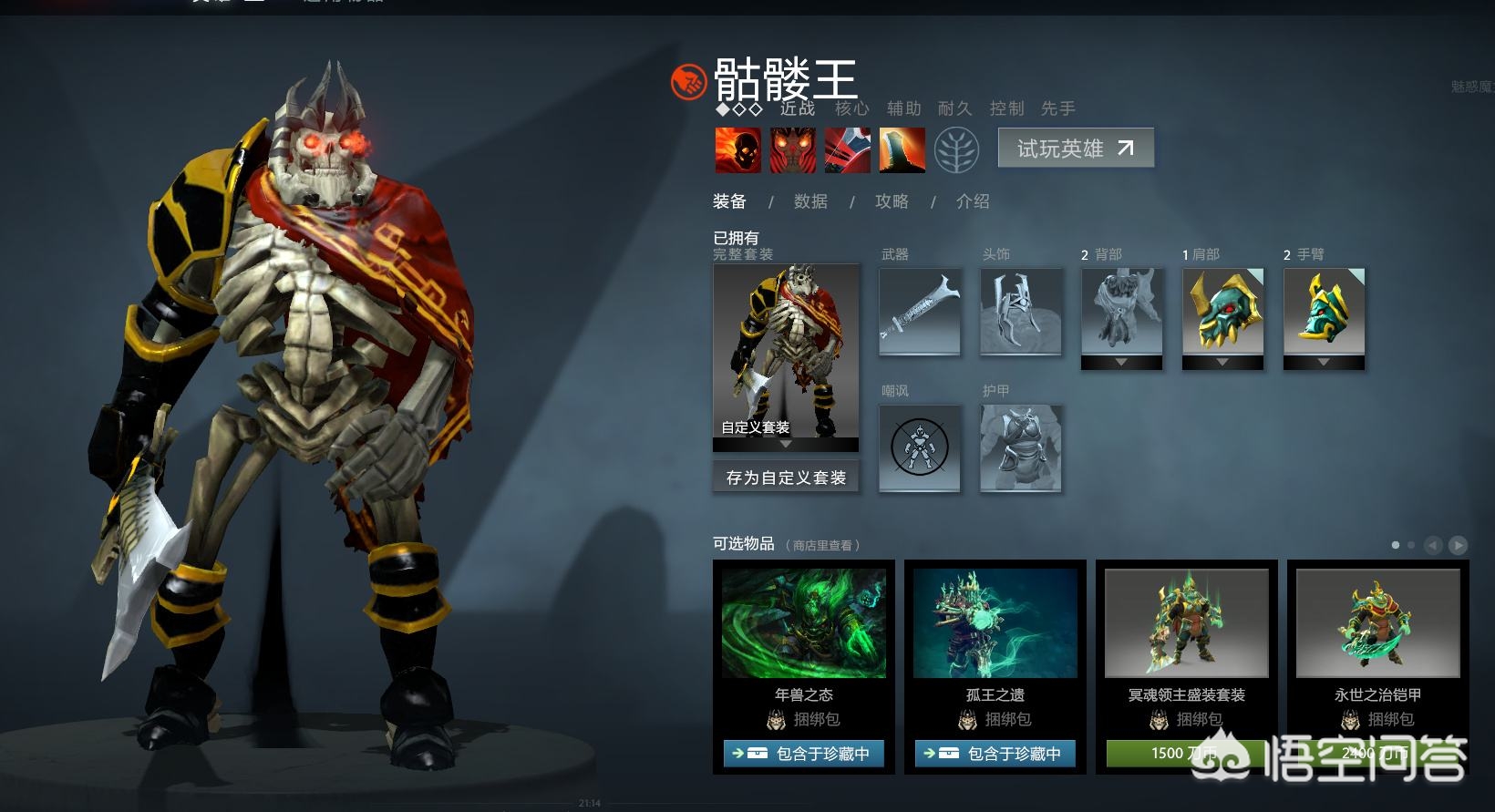The width and height of the screenshot is (1495, 812).
Task: Choose the 头饰 head item slot
Action: (x=1021, y=311)
